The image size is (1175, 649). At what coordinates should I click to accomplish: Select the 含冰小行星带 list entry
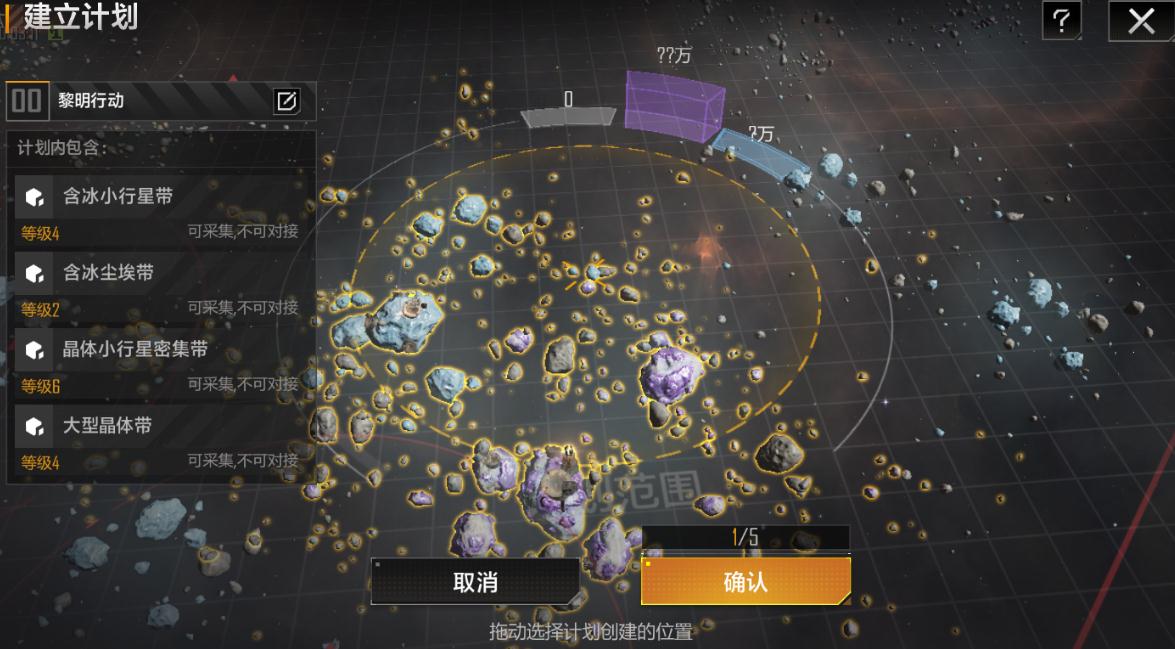[160, 208]
